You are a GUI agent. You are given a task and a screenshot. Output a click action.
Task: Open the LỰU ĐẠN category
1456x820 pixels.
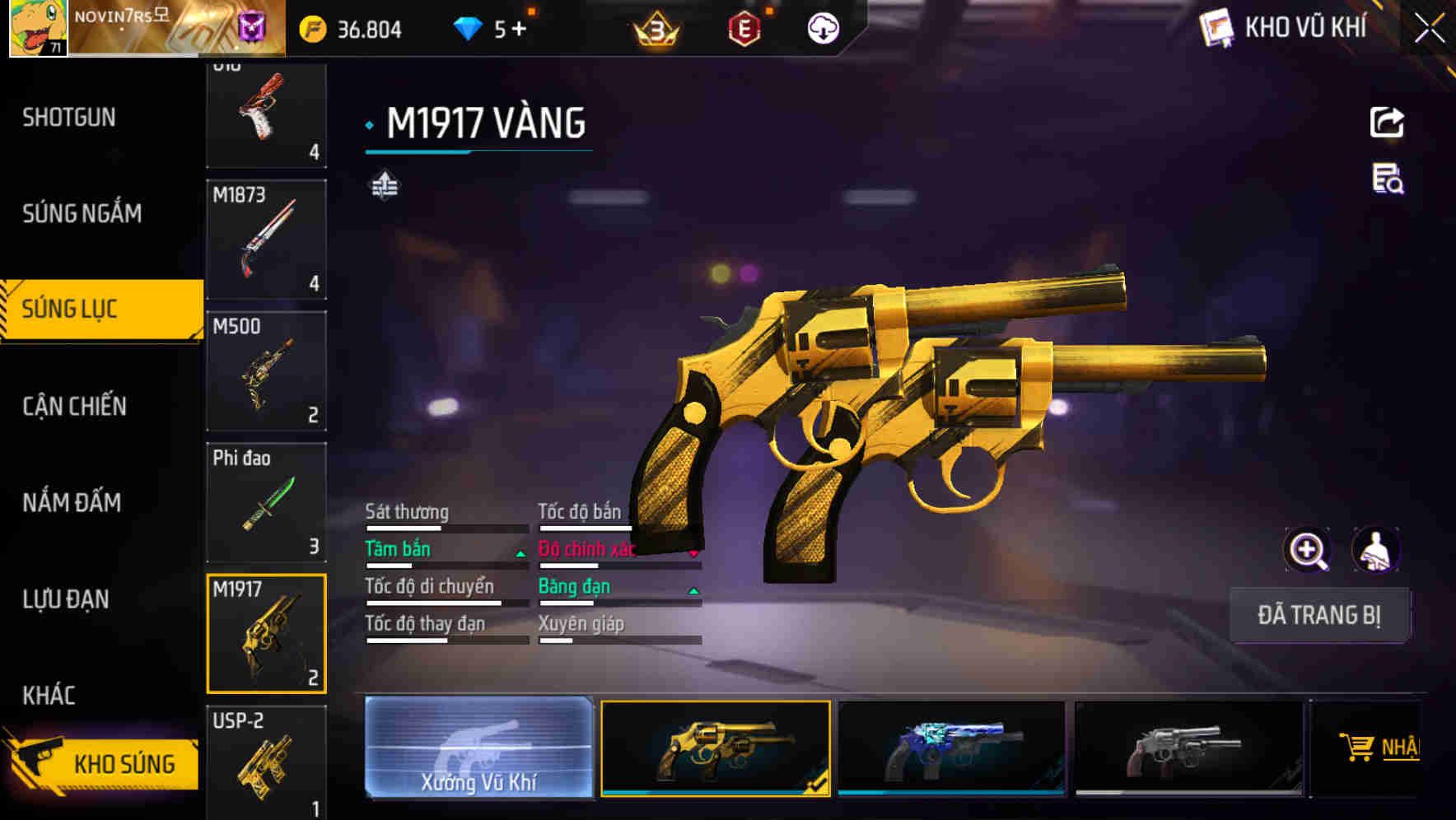point(66,599)
